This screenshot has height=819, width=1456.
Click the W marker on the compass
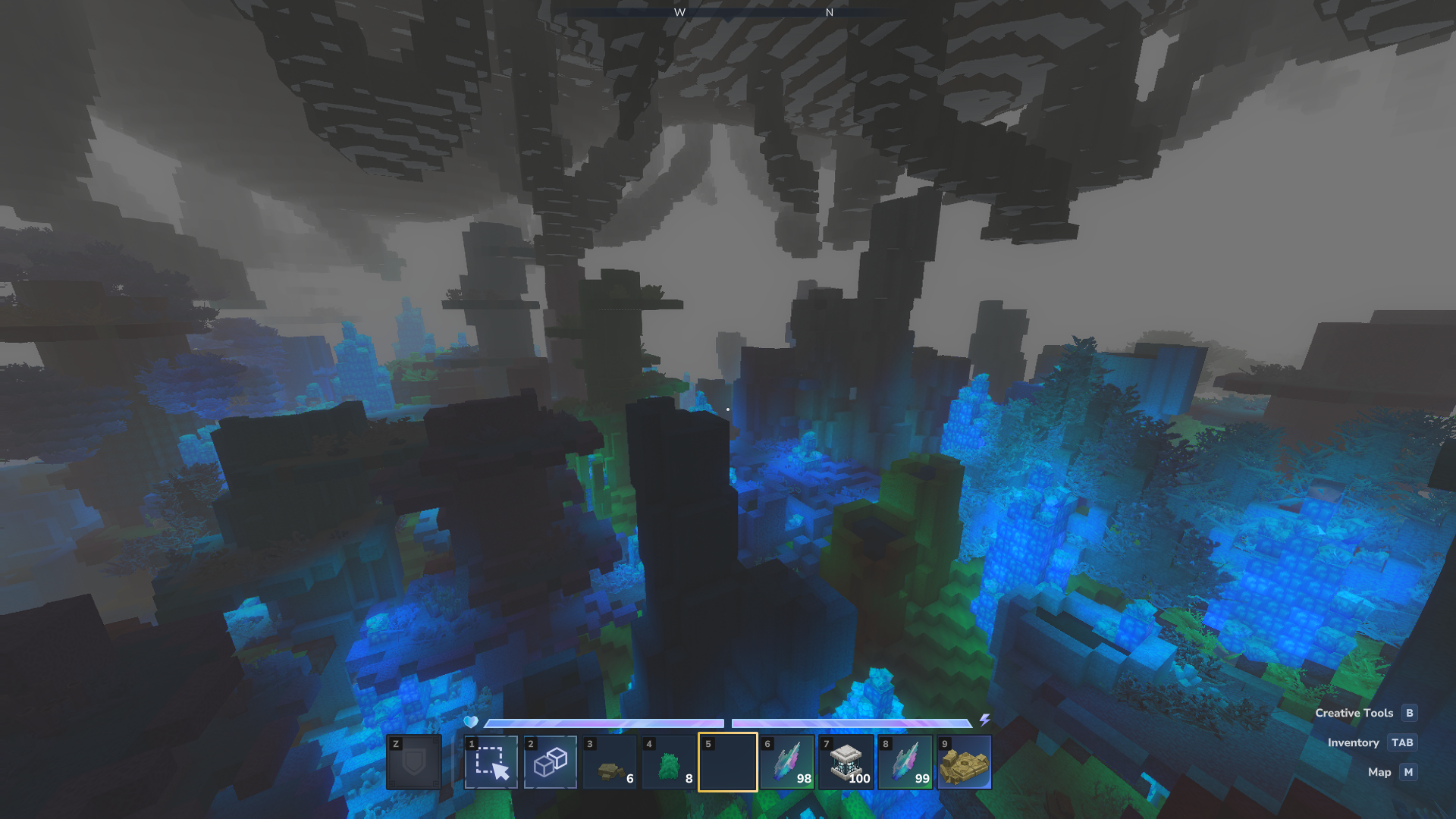pos(680,12)
